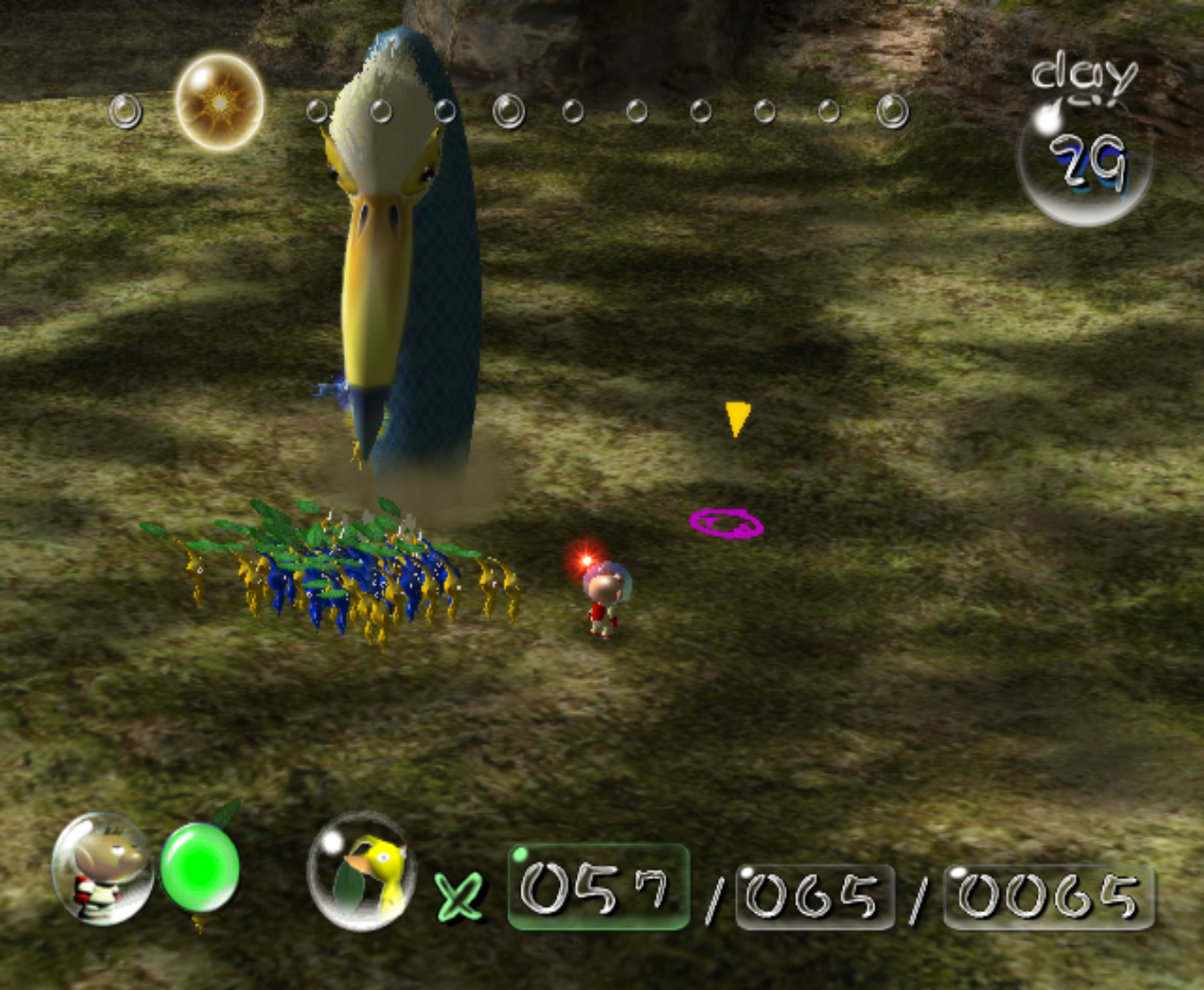Select the Olimar portrait bubble
This screenshot has width=1204, height=990.
pos(102,868)
